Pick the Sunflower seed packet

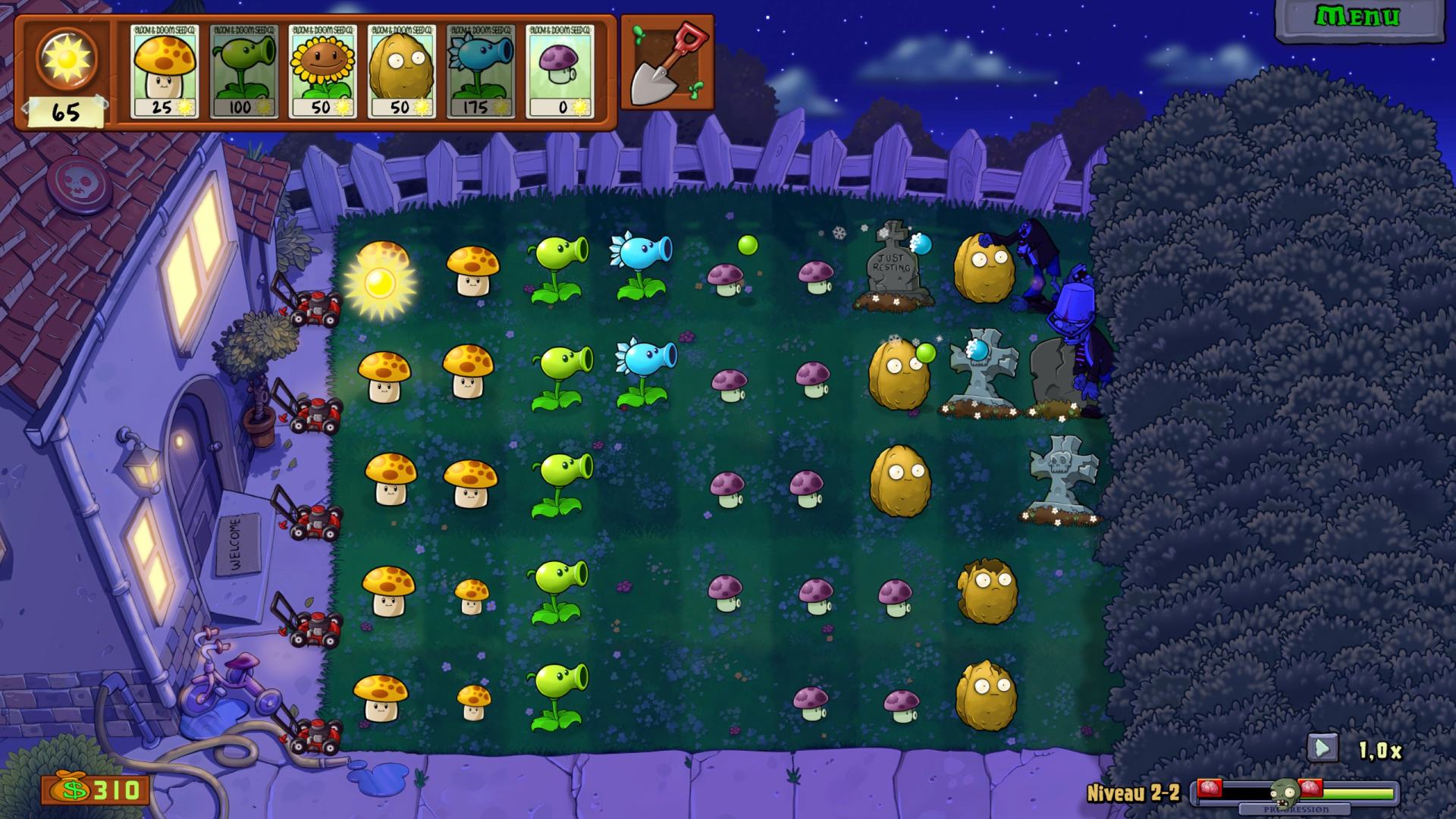(323, 71)
